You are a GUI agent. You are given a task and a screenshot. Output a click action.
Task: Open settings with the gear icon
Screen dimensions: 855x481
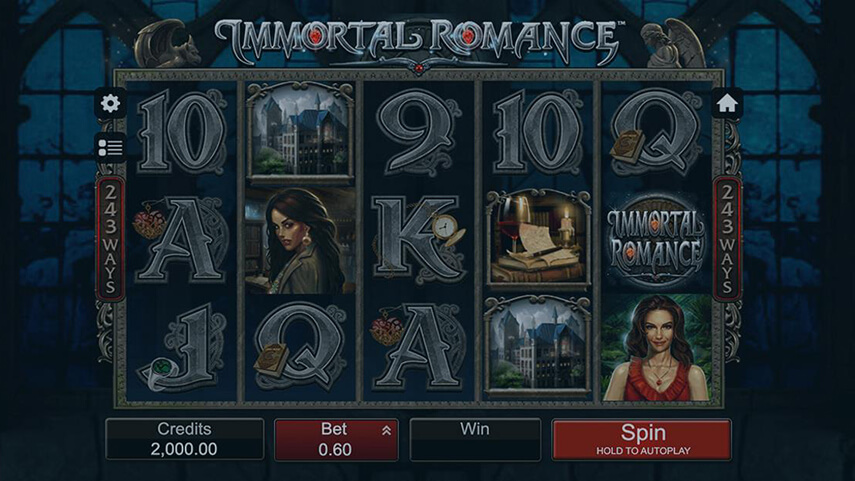tap(110, 103)
